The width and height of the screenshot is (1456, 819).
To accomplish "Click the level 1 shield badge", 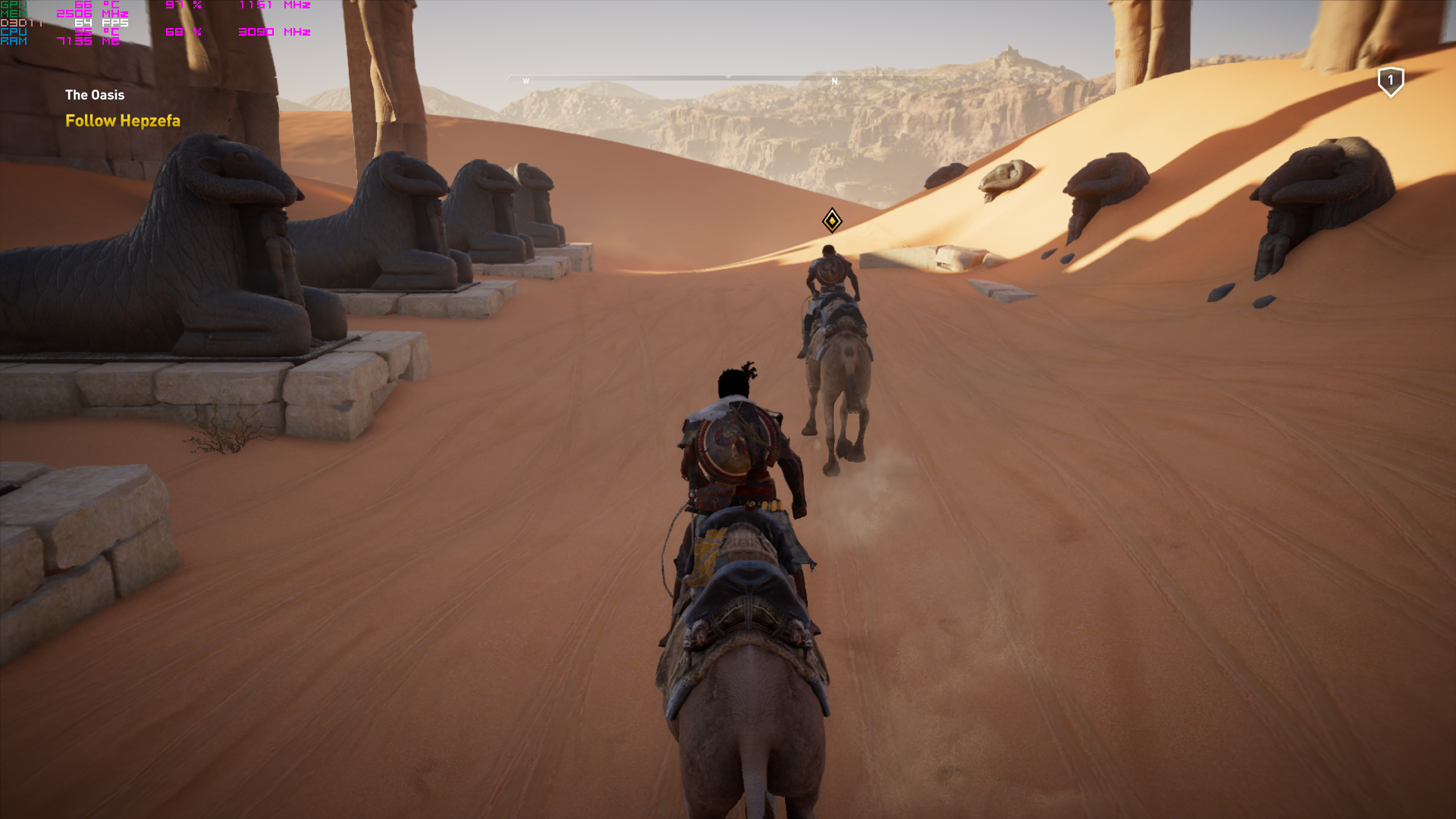I will click(1390, 81).
